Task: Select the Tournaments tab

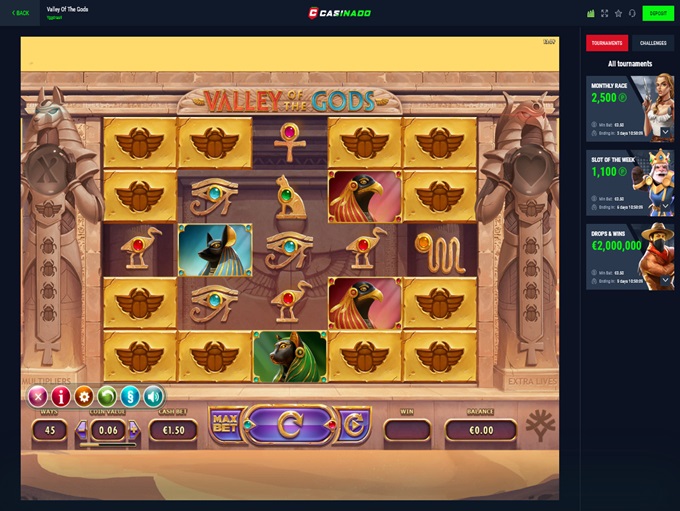Action: click(x=607, y=43)
